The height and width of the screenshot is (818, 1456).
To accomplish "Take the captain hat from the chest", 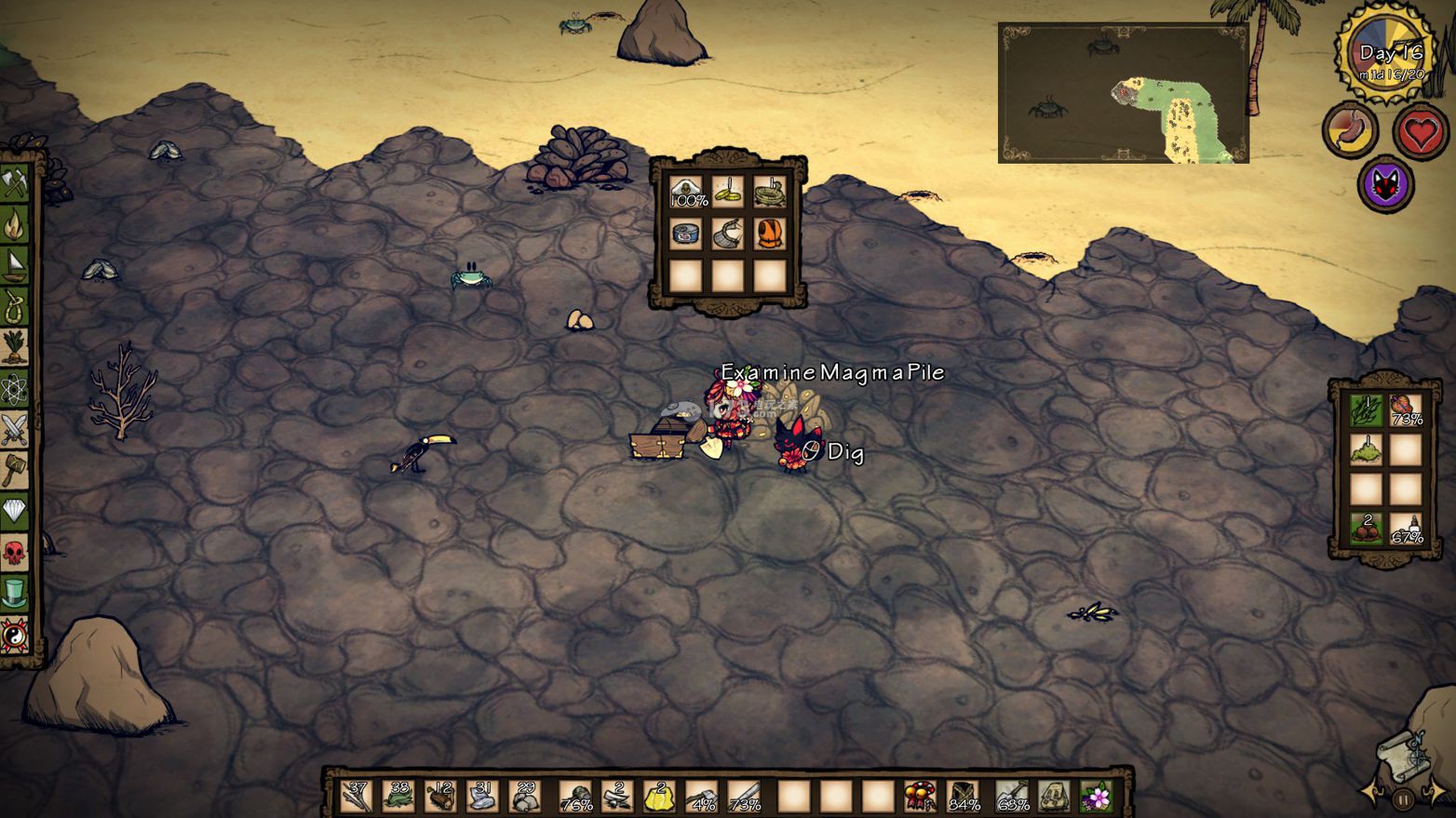I will click(x=686, y=192).
